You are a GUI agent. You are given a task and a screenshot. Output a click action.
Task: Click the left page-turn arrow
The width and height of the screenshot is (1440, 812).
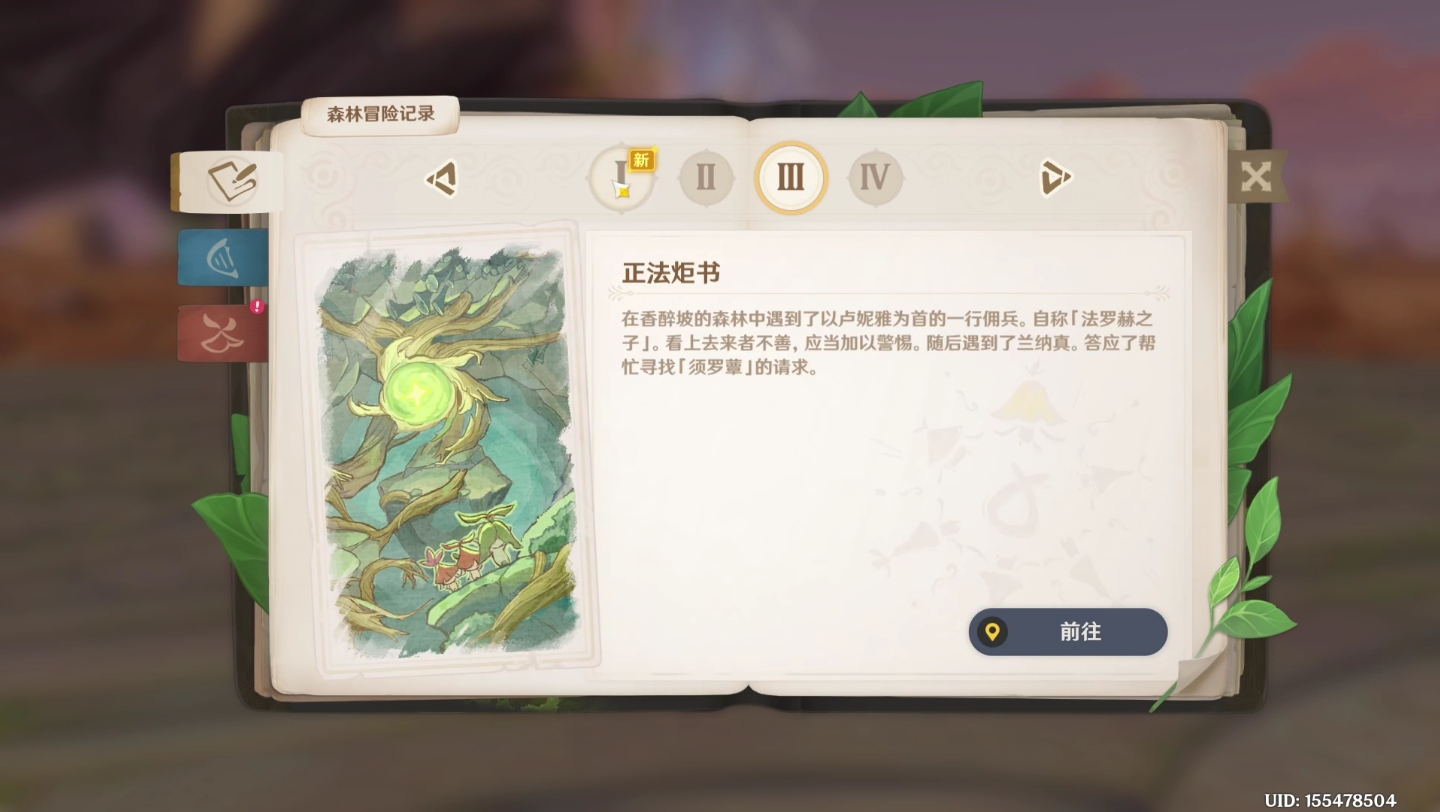pyautogui.click(x=441, y=178)
